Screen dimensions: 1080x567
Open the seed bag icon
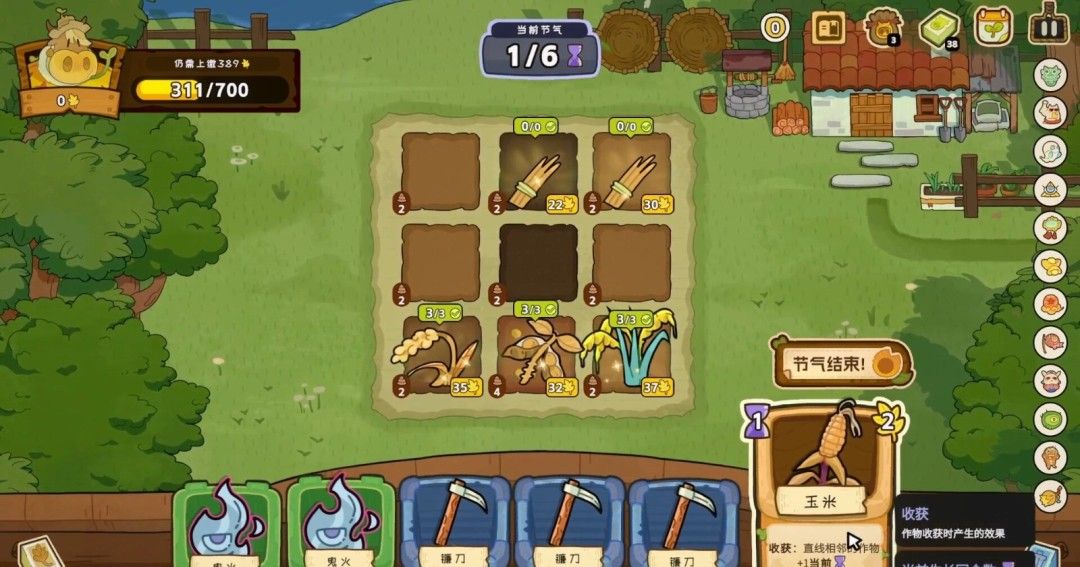883,27
